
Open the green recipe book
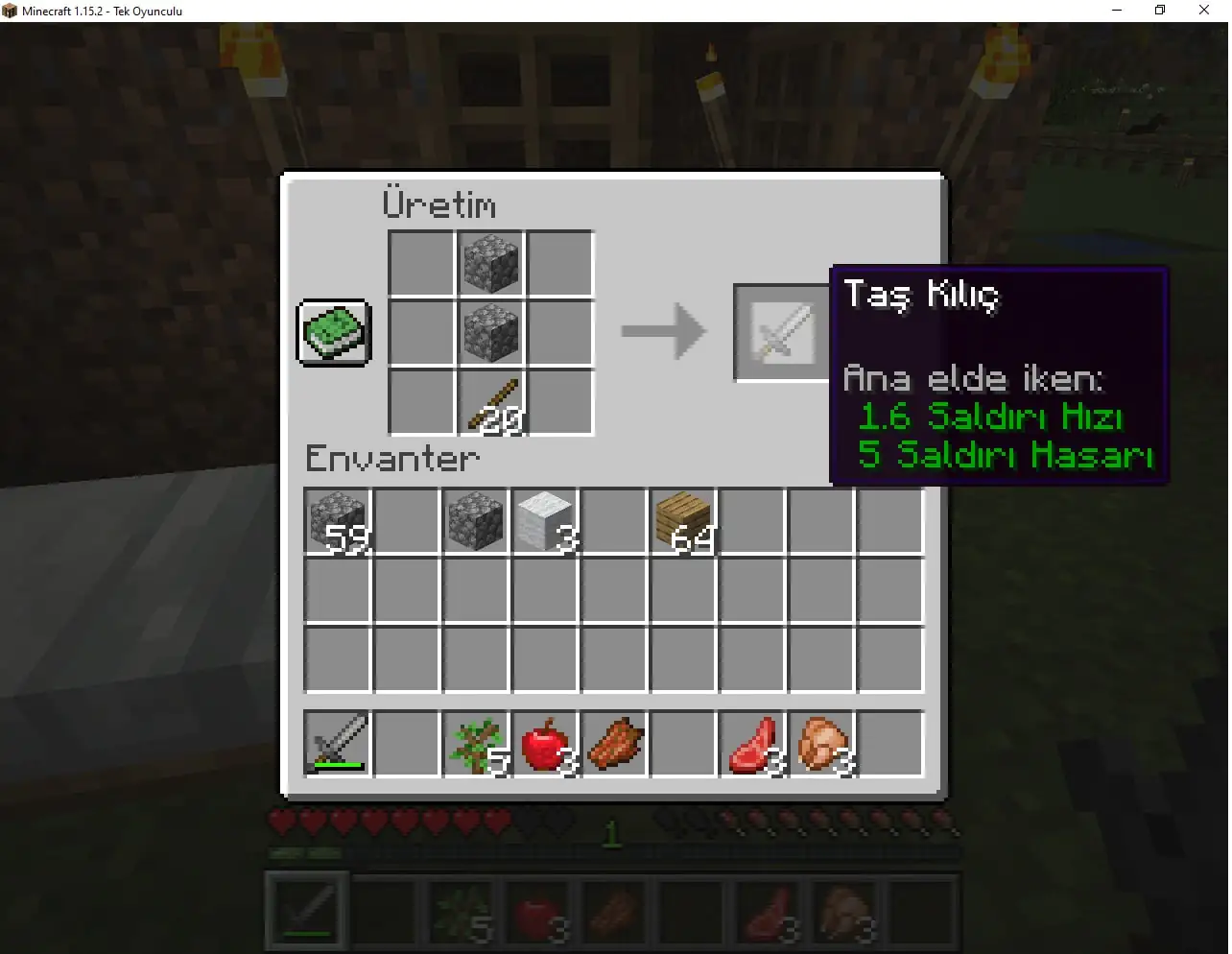point(334,333)
